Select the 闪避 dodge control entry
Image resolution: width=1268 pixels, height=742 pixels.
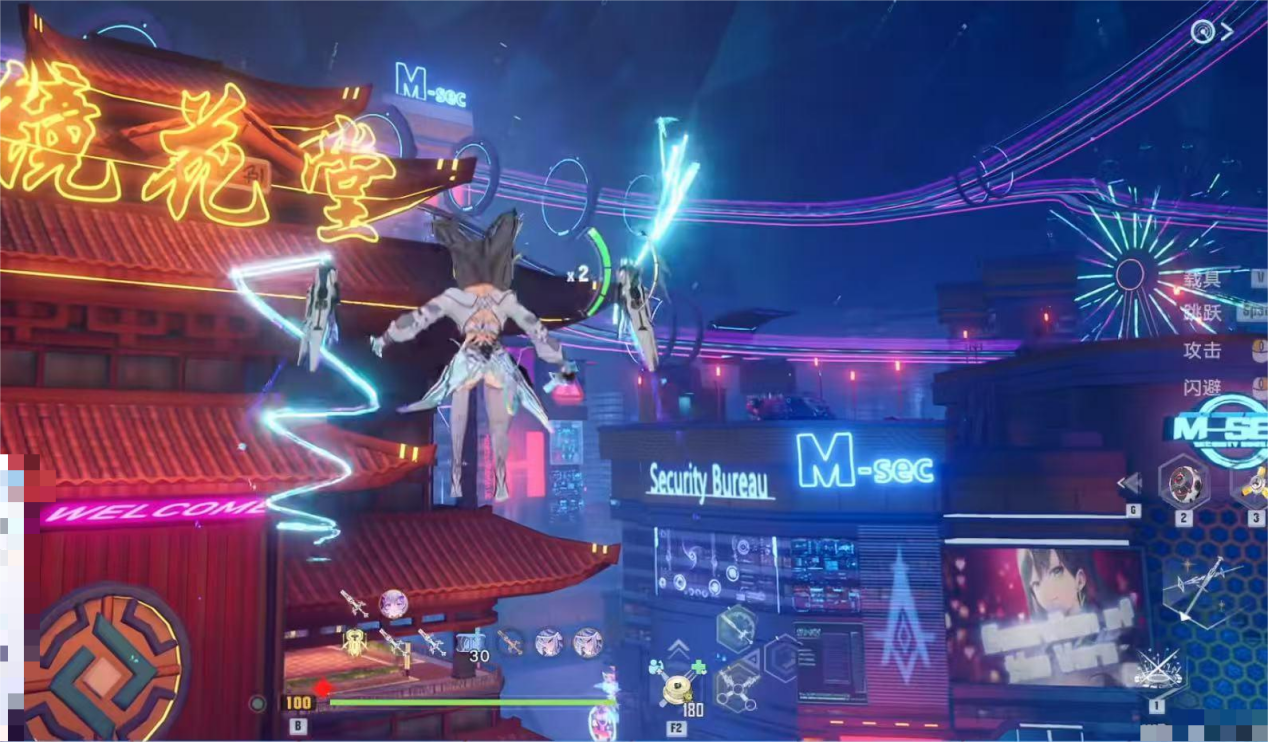click(x=1203, y=388)
